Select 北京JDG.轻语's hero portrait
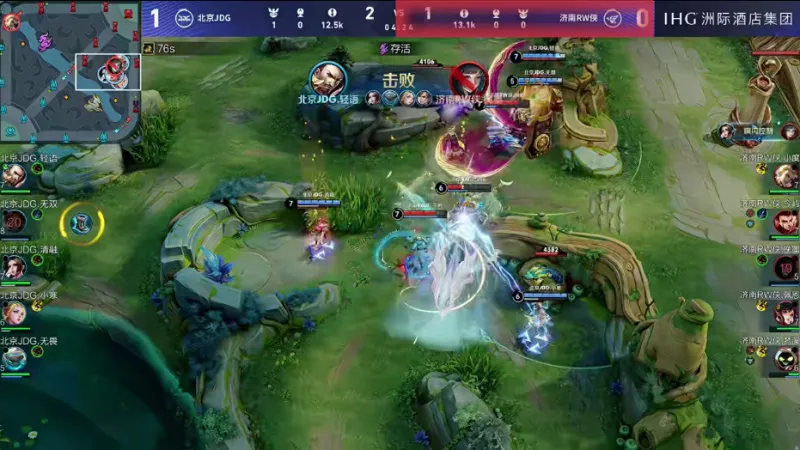800x450 pixels. coord(14,176)
